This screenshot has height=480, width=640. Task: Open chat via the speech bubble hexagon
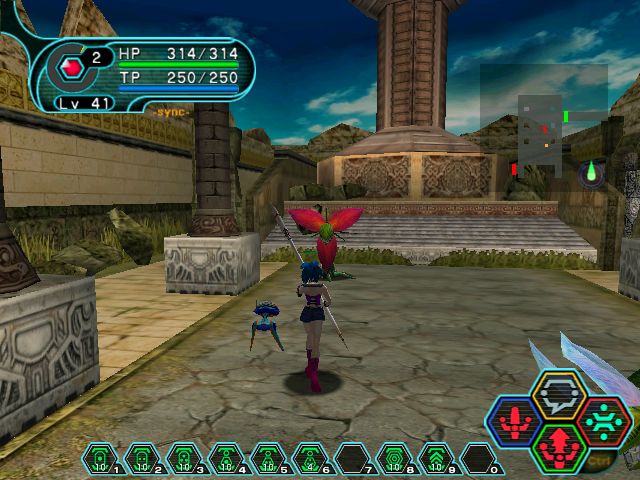pyautogui.click(x=558, y=395)
